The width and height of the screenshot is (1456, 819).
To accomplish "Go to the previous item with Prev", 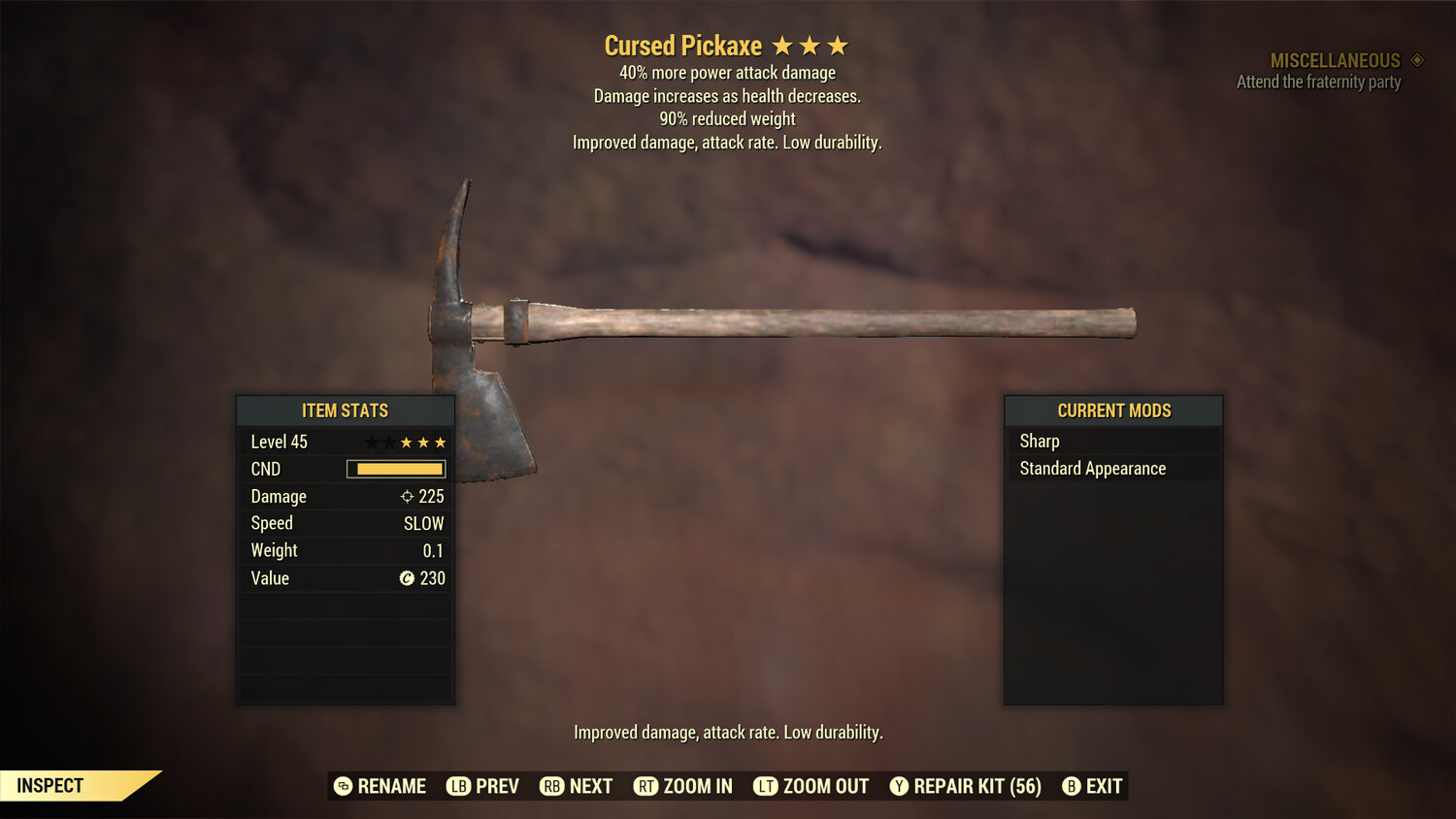I will pos(483,786).
